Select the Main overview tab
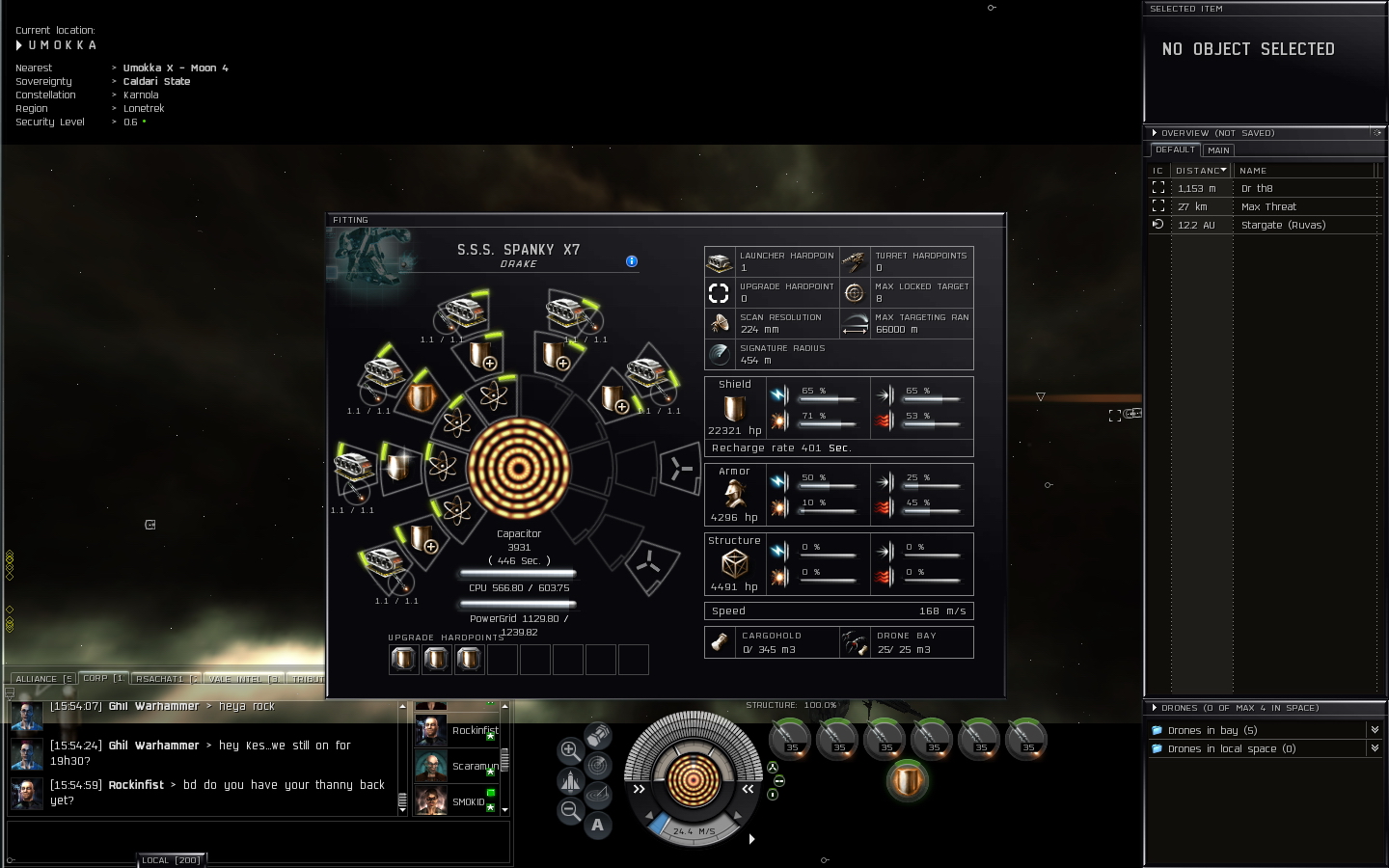This screenshot has width=1389, height=868. click(x=1218, y=150)
